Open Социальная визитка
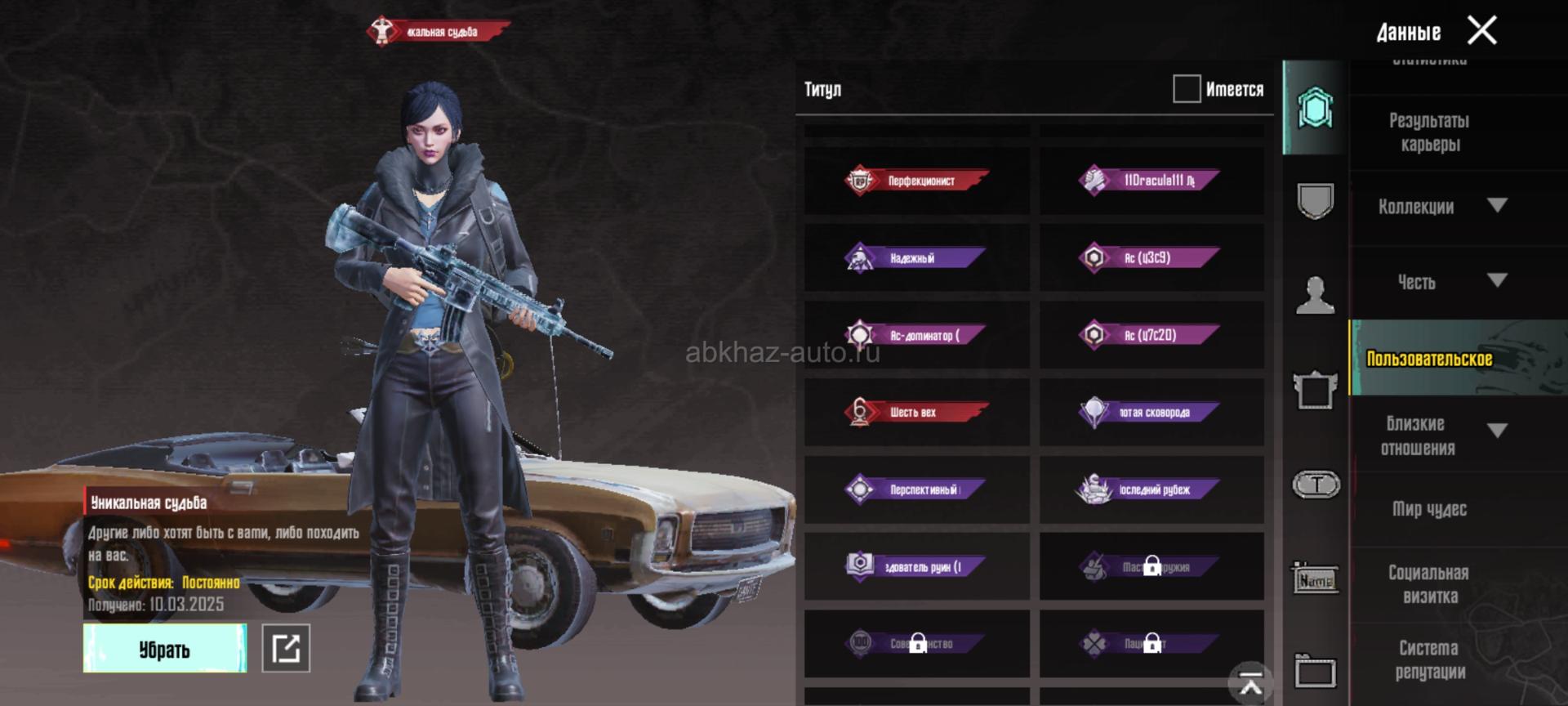This screenshot has height=706, width=1568. pyautogui.click(x=1429, y=584)
